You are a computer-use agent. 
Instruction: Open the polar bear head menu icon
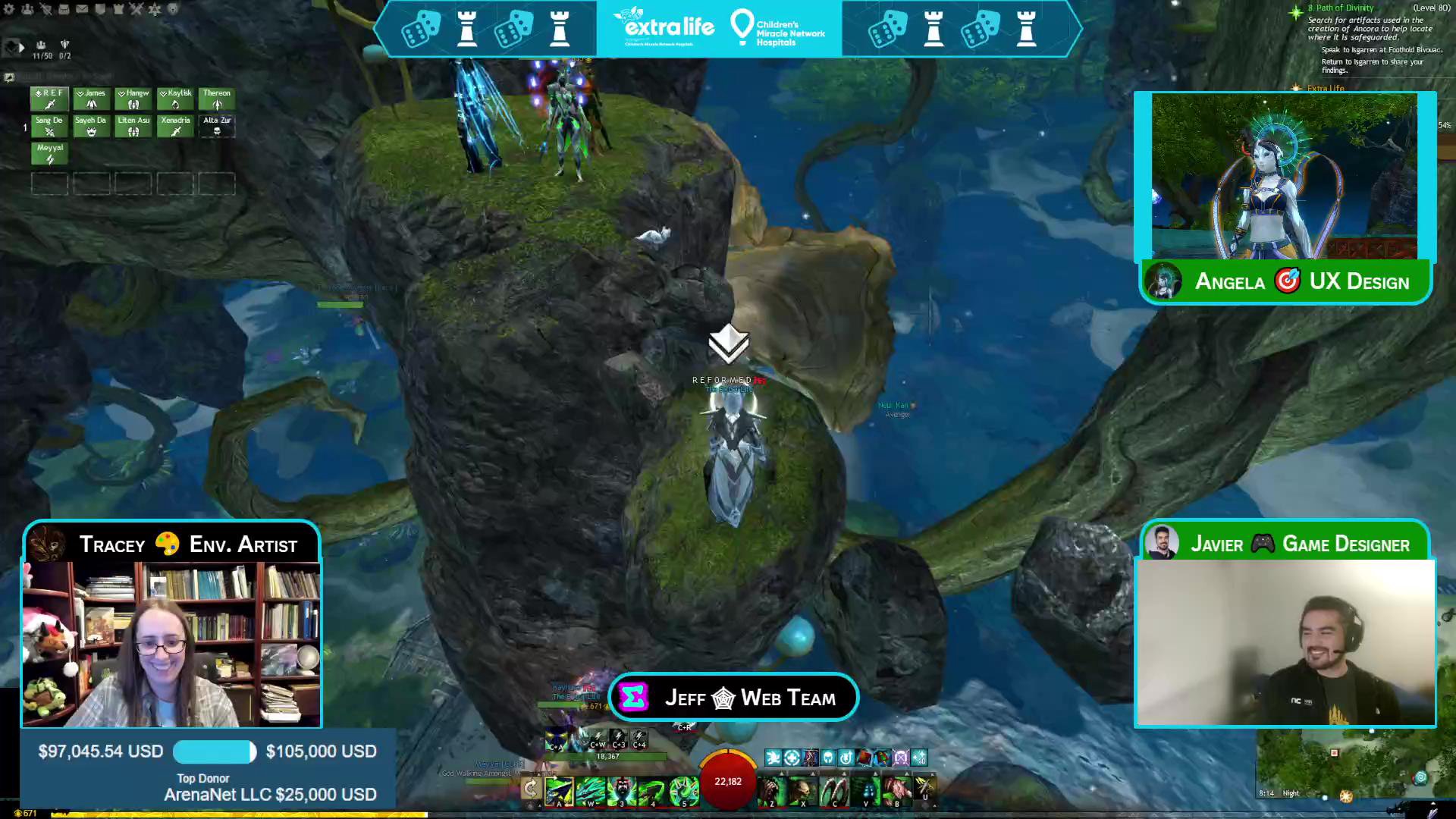173,9
